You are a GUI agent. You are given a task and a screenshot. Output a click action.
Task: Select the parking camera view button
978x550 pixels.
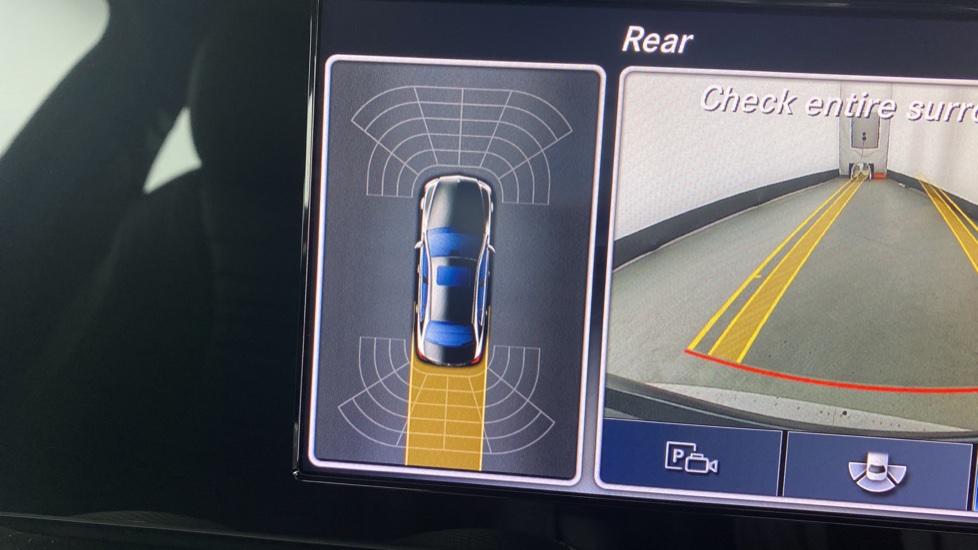click(x=691, y=459)
